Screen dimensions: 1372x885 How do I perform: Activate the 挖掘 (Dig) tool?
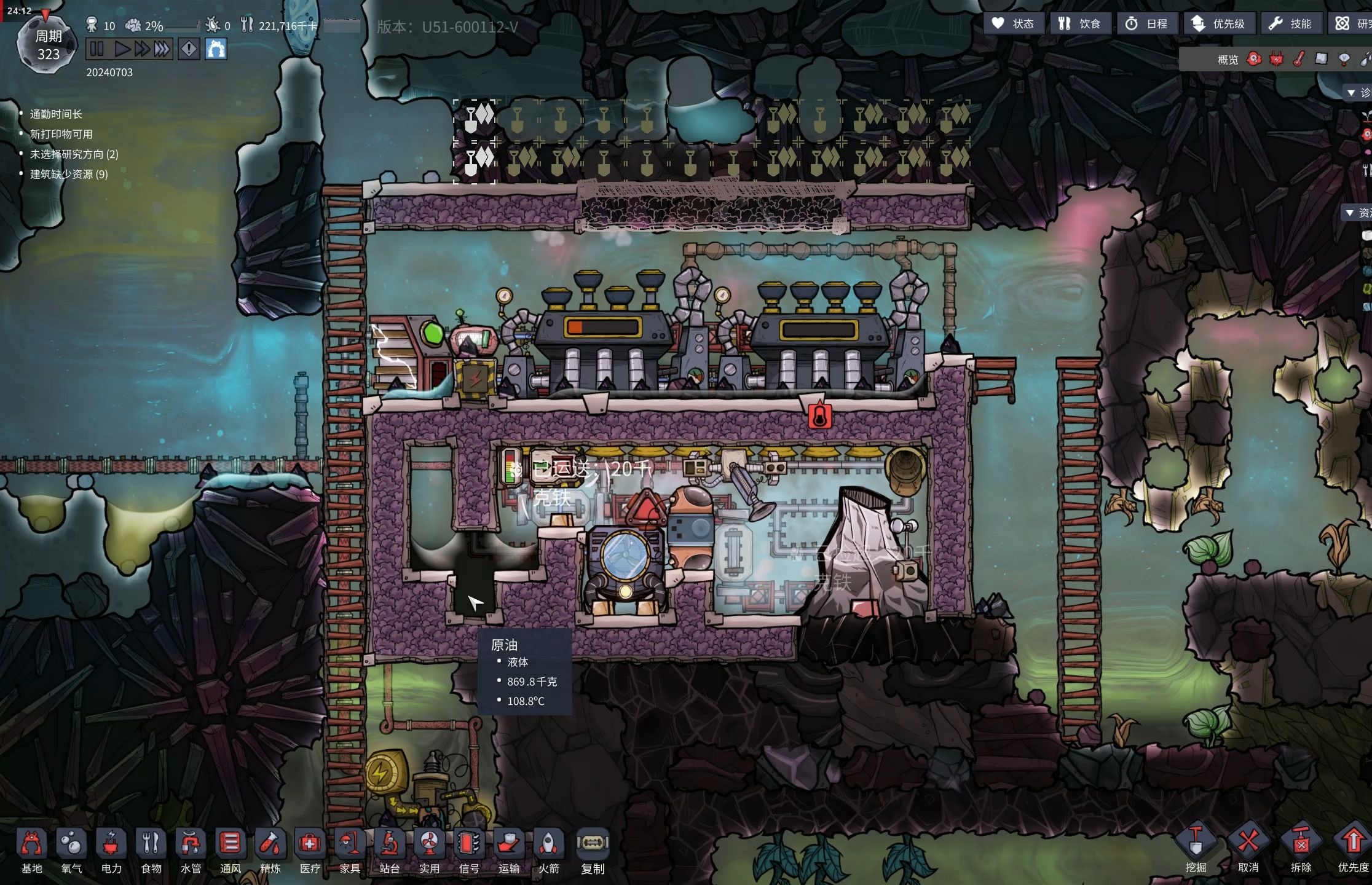(x=1196, y=849)
